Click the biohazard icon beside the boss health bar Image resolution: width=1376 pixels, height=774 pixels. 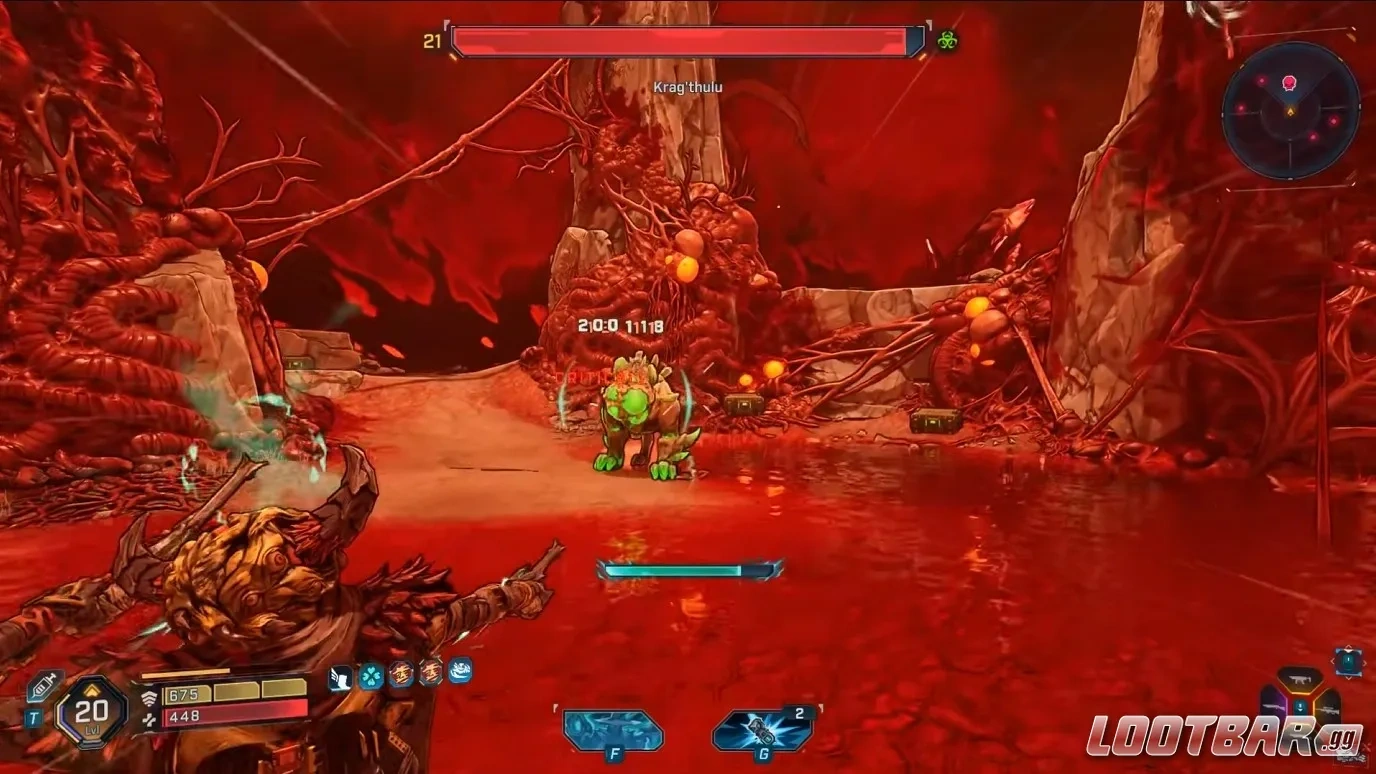pyautogui.click(x=948, y=40)
